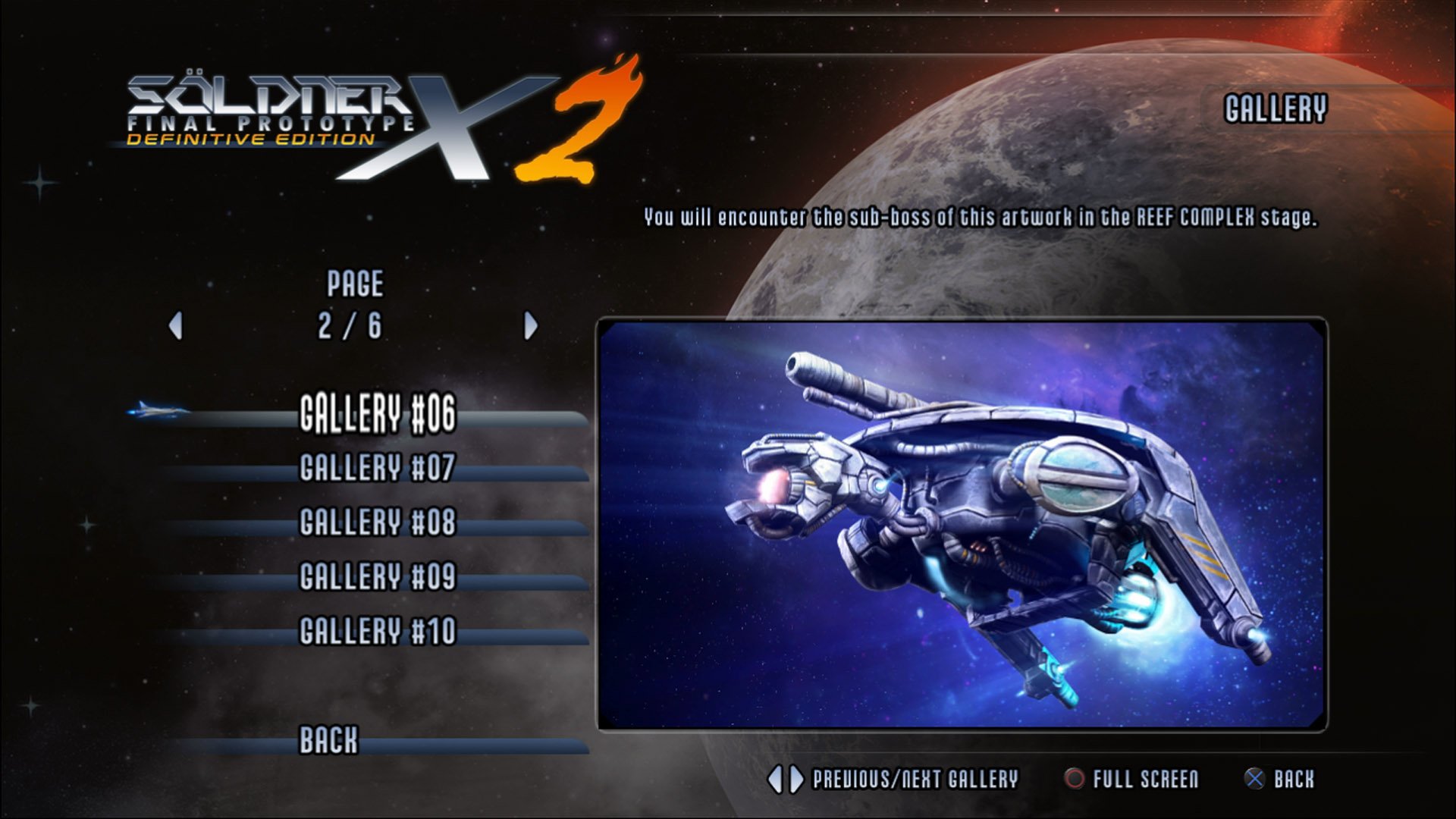
Task: Click the blue X button icon for Back
Action: (x=1254, y=777)
